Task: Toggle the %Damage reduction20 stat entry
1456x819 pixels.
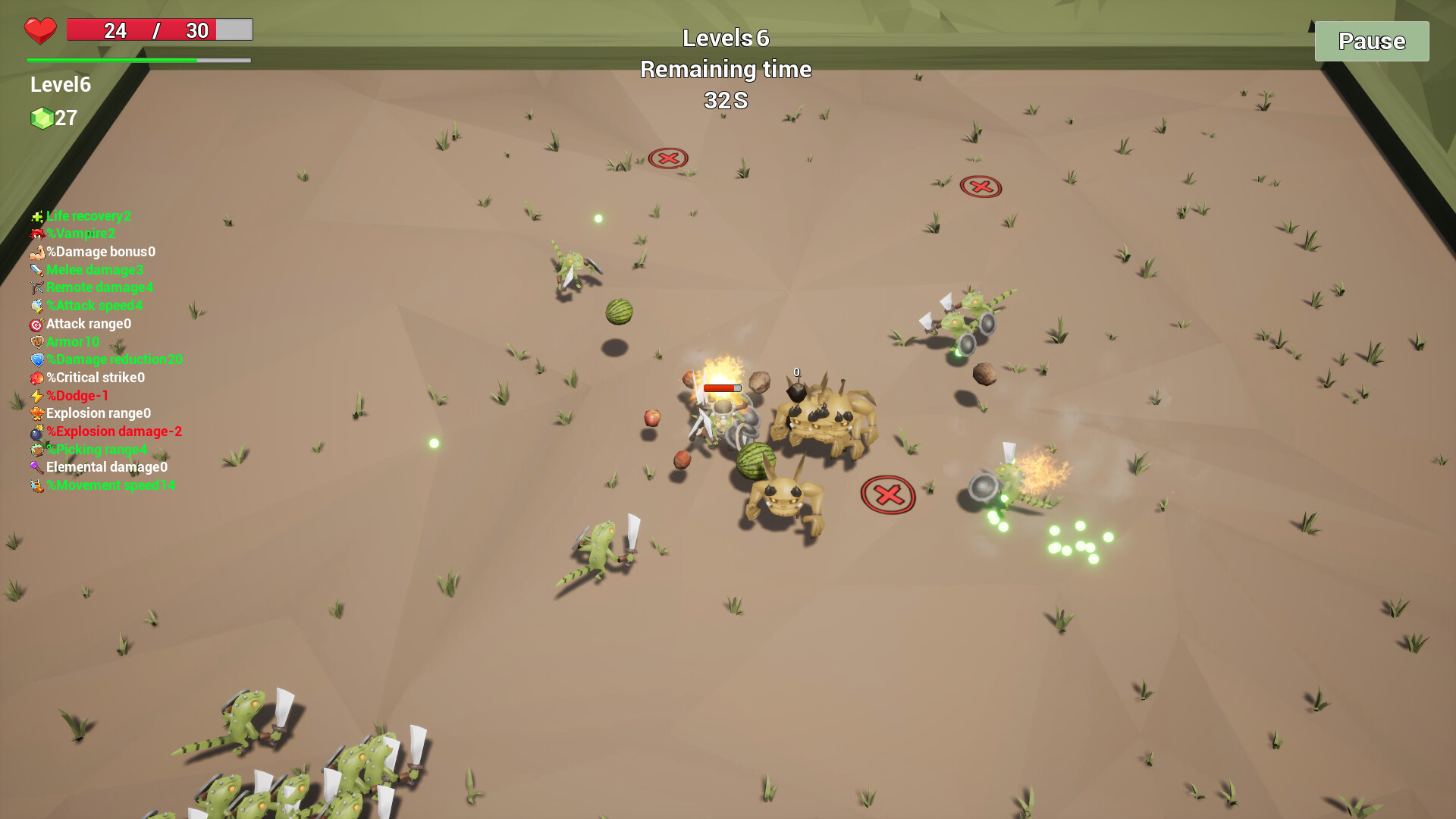Action: [x=114, y=360]
